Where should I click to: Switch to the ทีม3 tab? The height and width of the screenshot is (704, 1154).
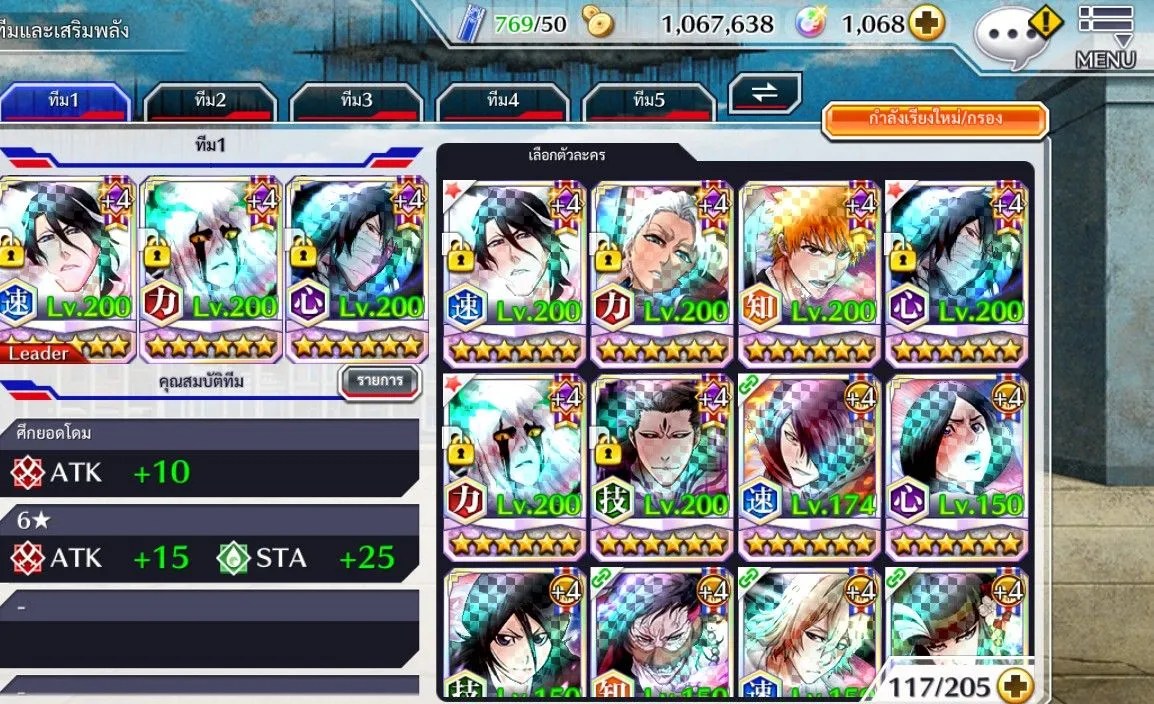coord(356,101)
